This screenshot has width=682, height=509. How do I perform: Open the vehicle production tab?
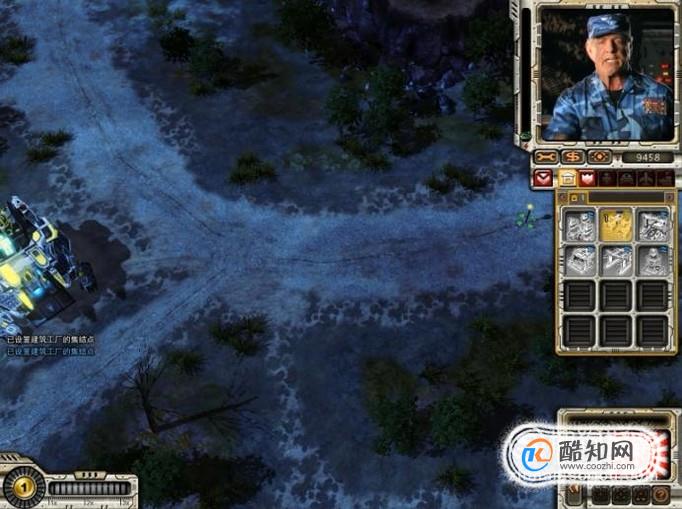pos(627,178)
